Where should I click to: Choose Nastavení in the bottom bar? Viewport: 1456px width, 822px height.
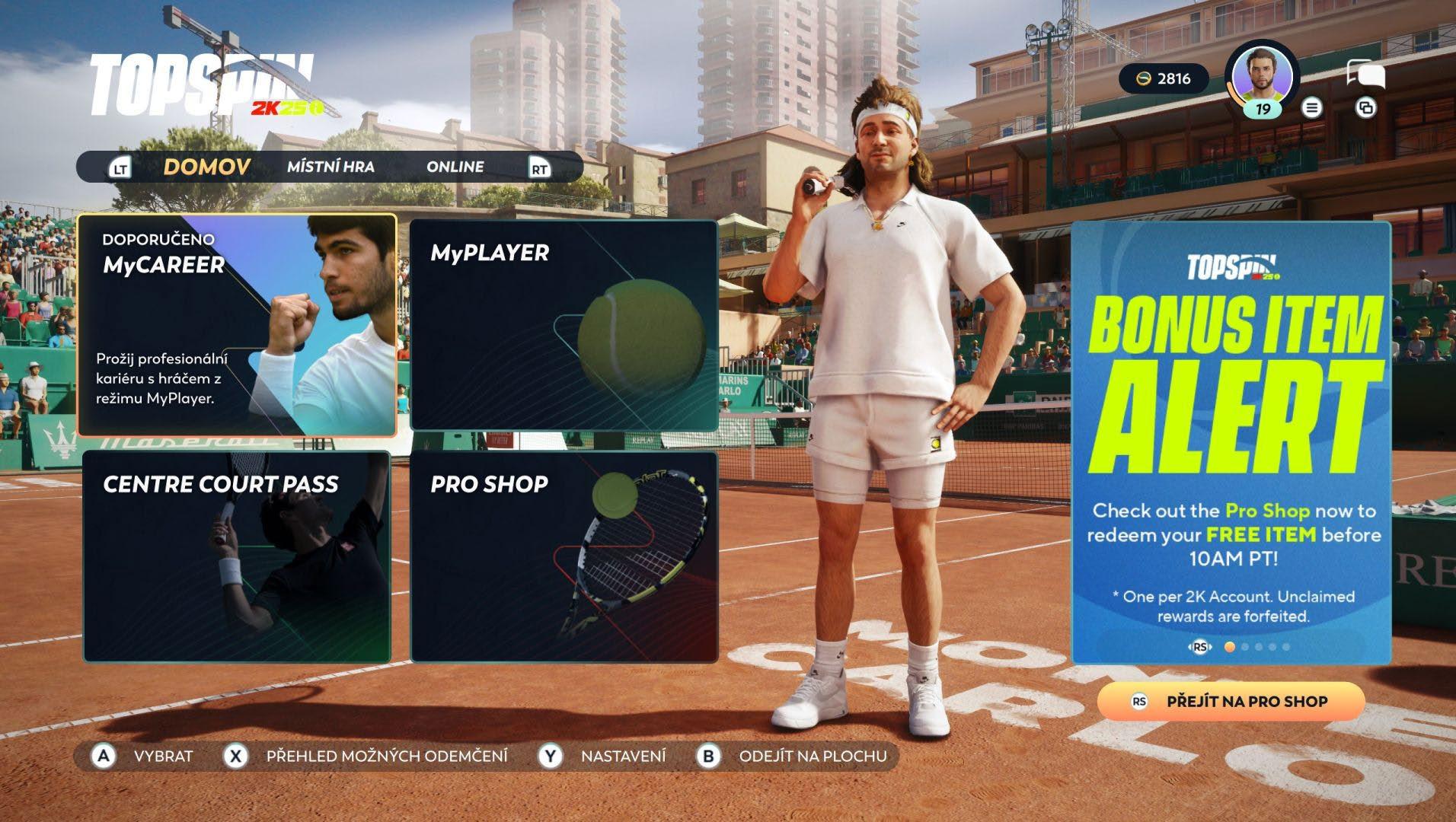pos(622,756)
